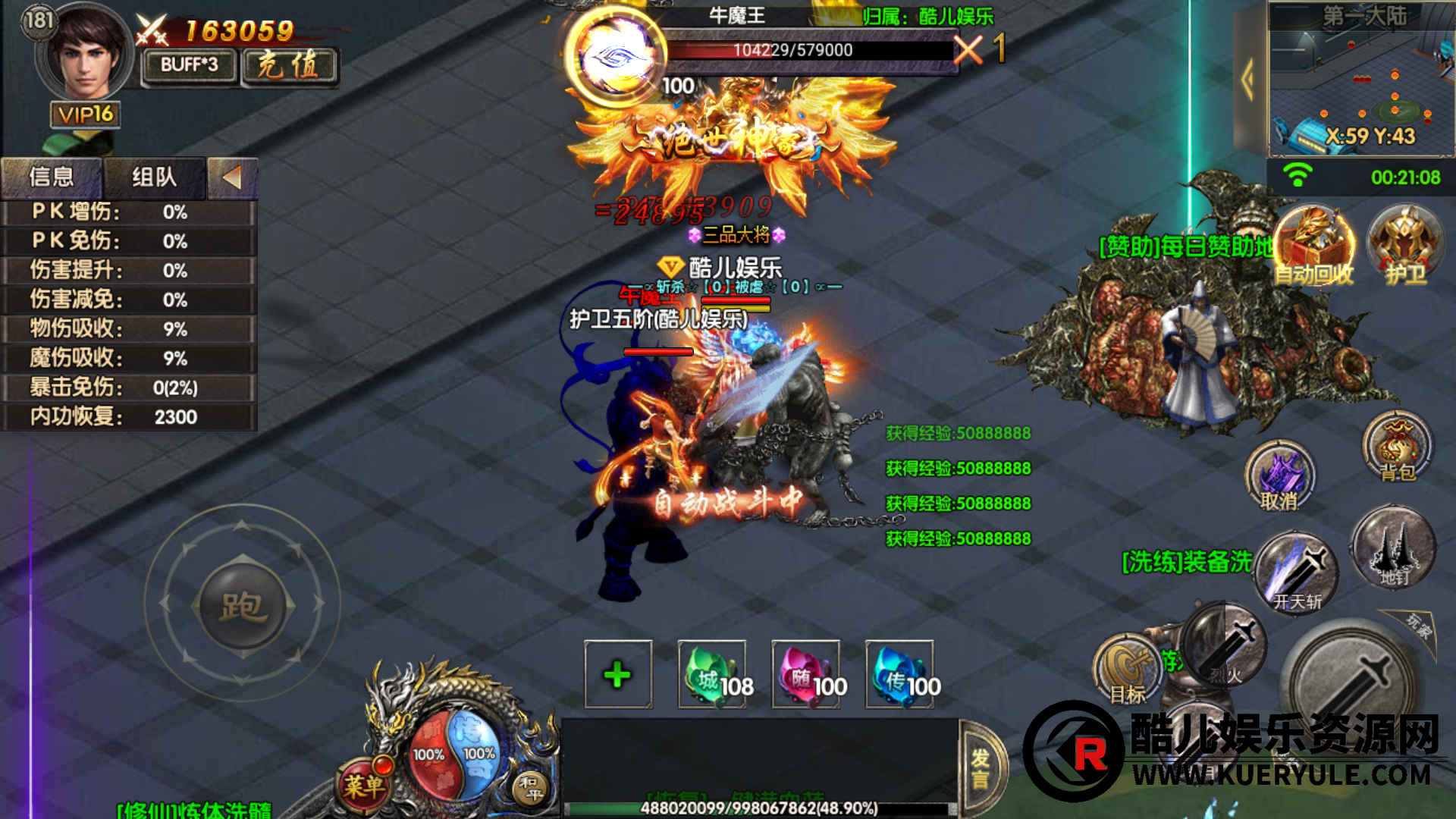
Task: Open the 自动回收 auto-recycle icon
Action: click(1313, 246)
